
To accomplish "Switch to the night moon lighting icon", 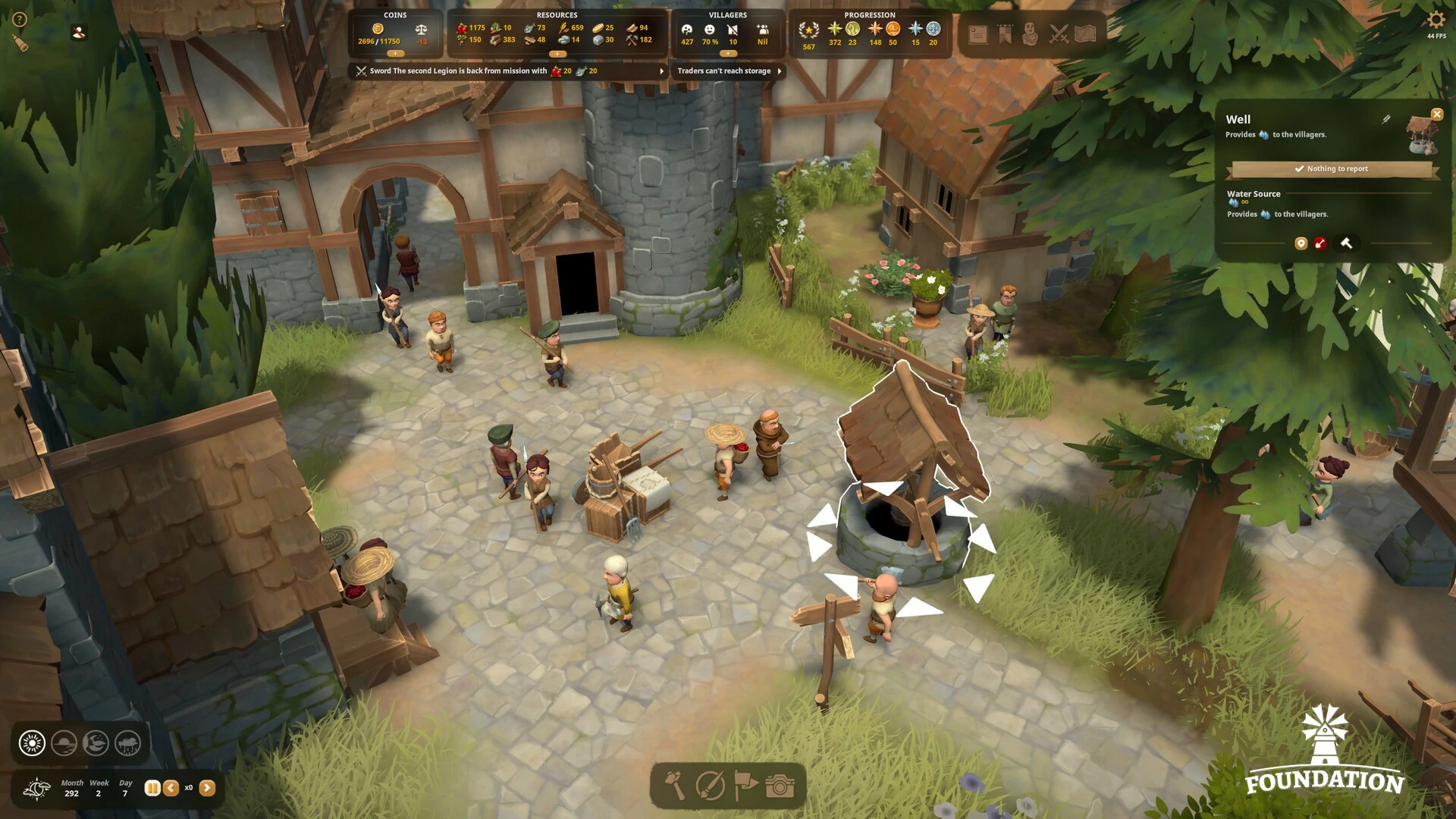I will [96, 743].
